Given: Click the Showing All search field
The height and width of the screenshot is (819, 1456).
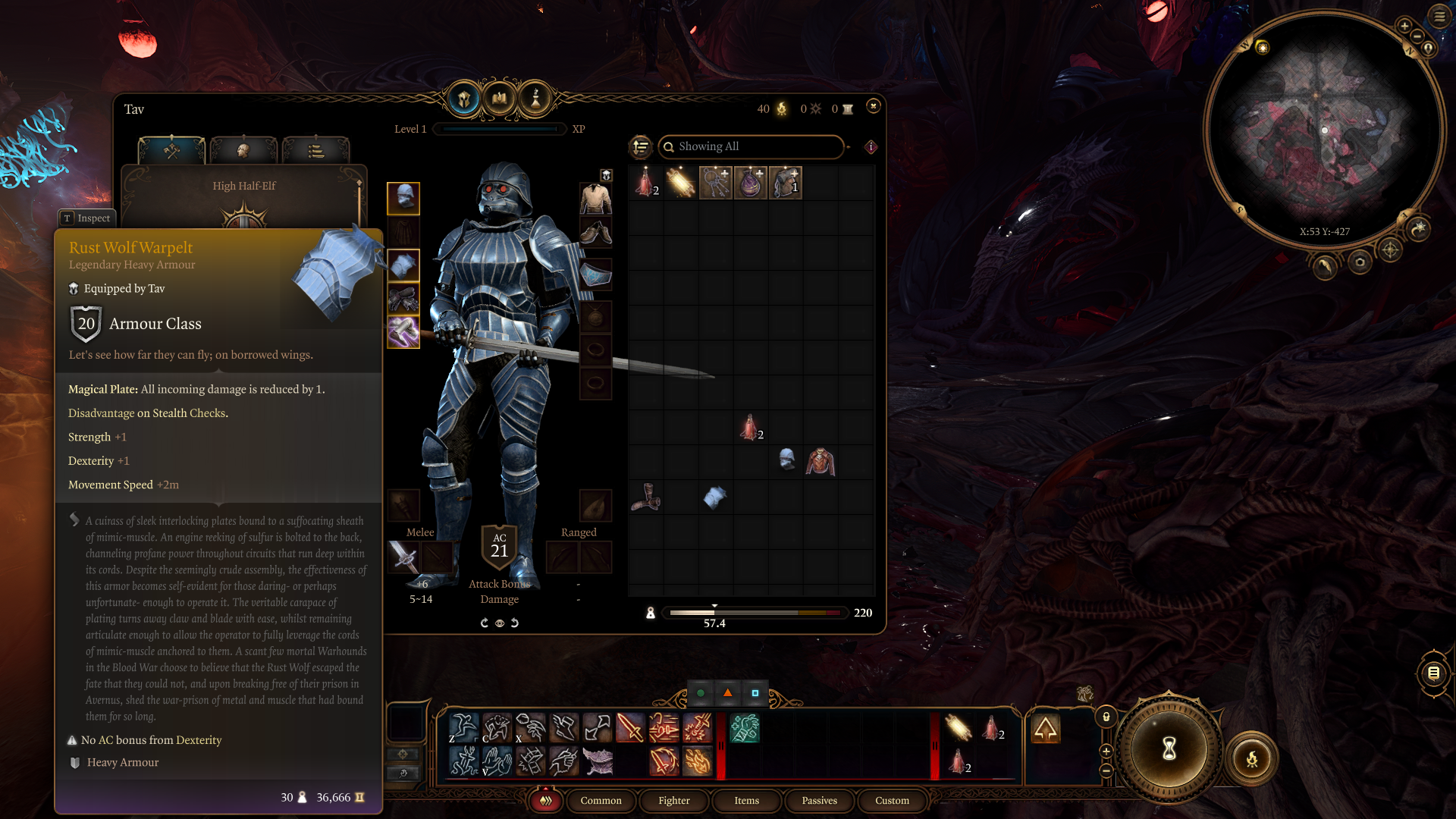Looking at the screenshot, I should point(751,146).
